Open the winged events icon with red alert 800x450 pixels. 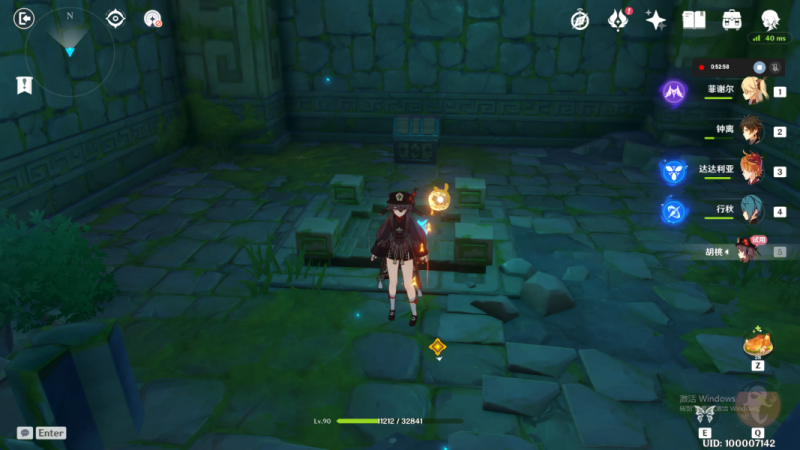tap(618, 20)
